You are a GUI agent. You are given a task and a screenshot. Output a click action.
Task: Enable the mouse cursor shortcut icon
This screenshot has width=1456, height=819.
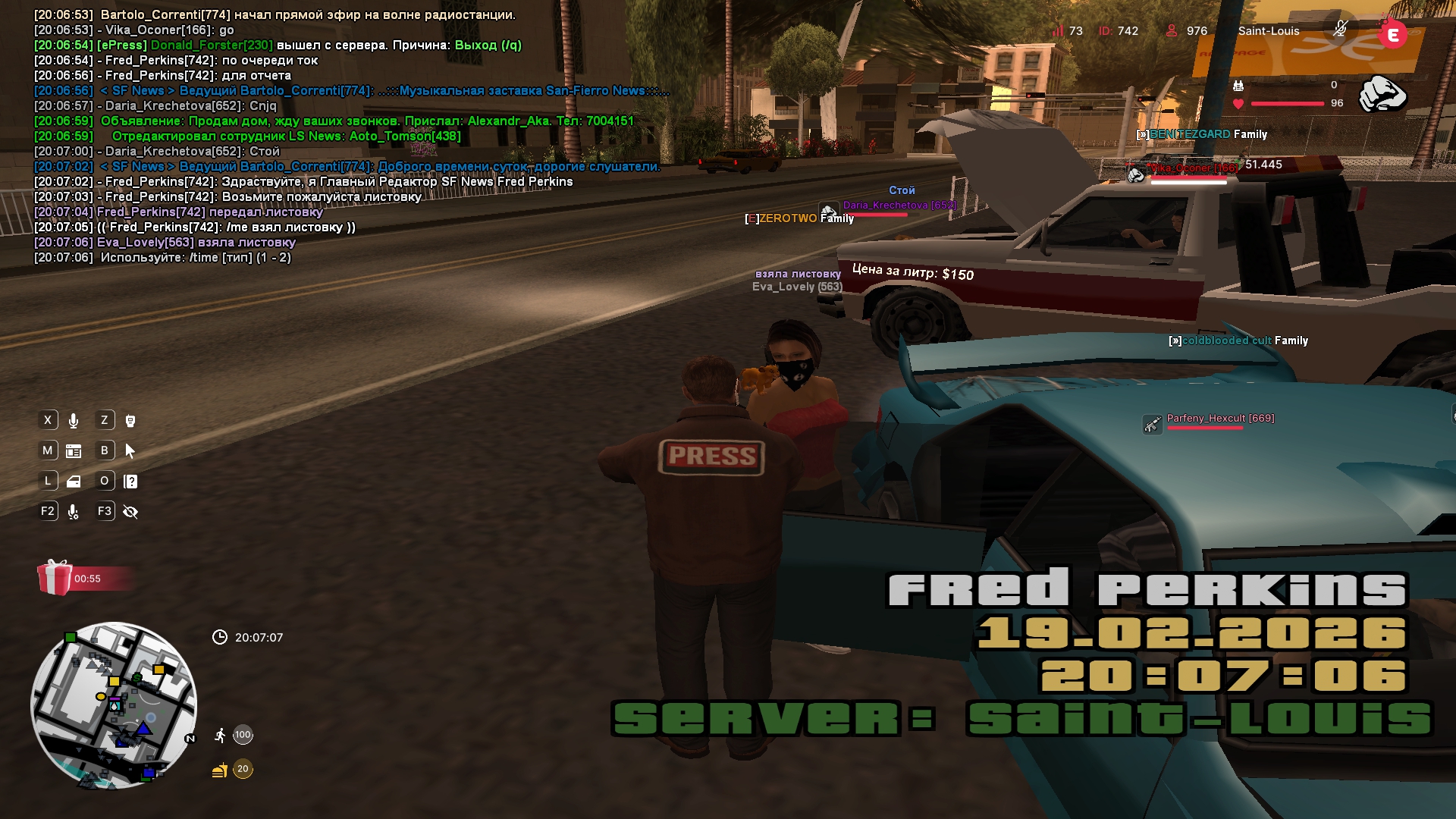130,451
